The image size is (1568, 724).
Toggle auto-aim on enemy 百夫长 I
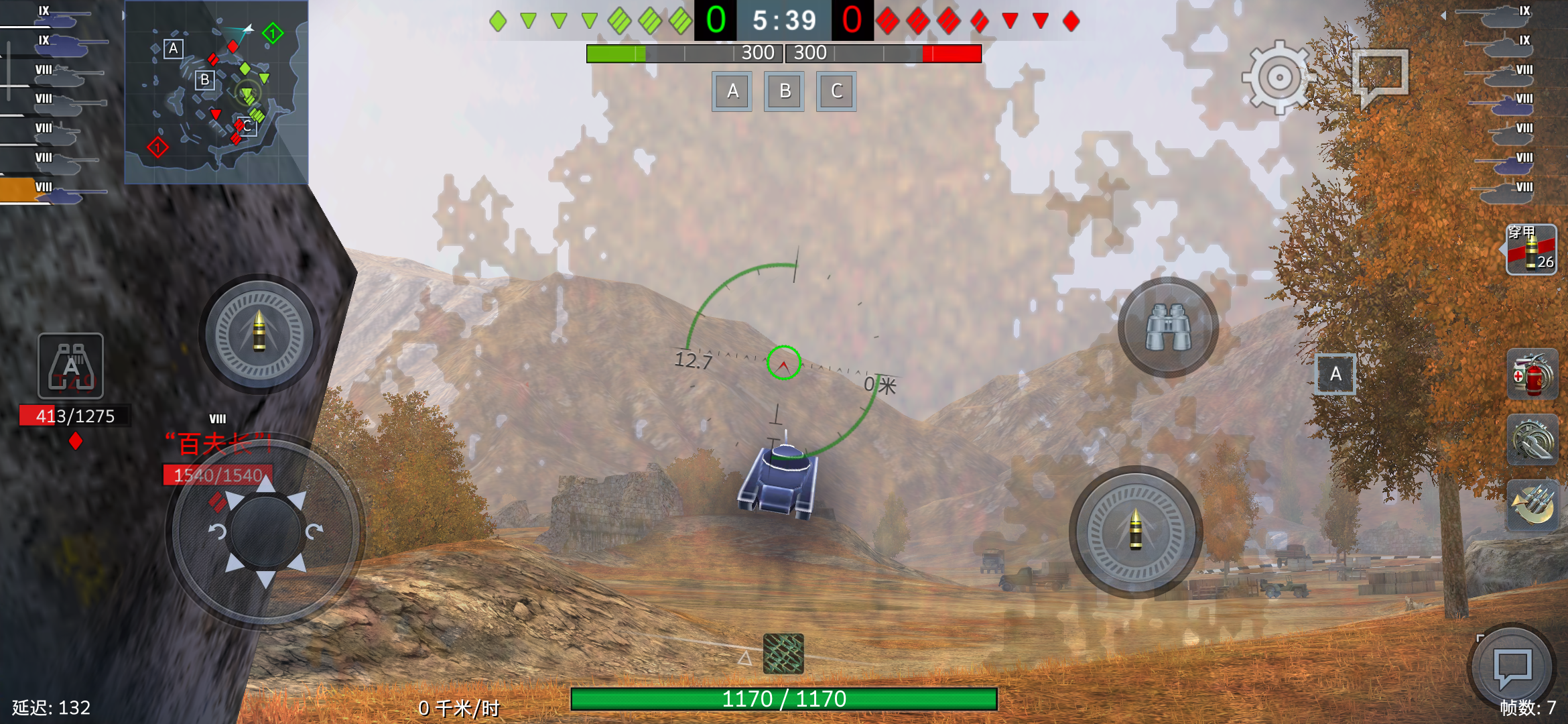point(218,442)
